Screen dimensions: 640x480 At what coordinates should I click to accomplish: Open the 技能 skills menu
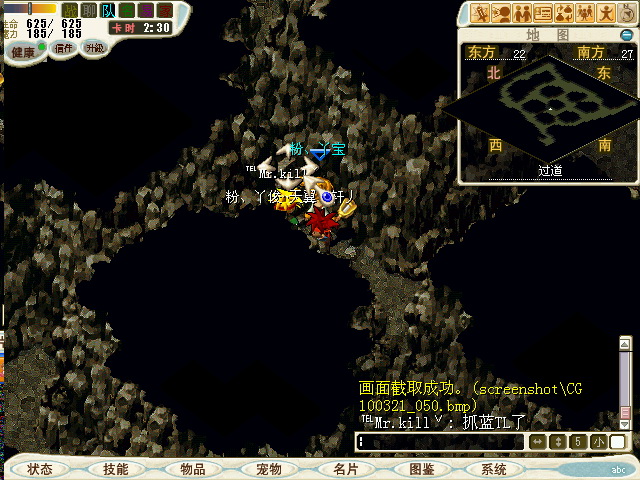tap(115, 469)
